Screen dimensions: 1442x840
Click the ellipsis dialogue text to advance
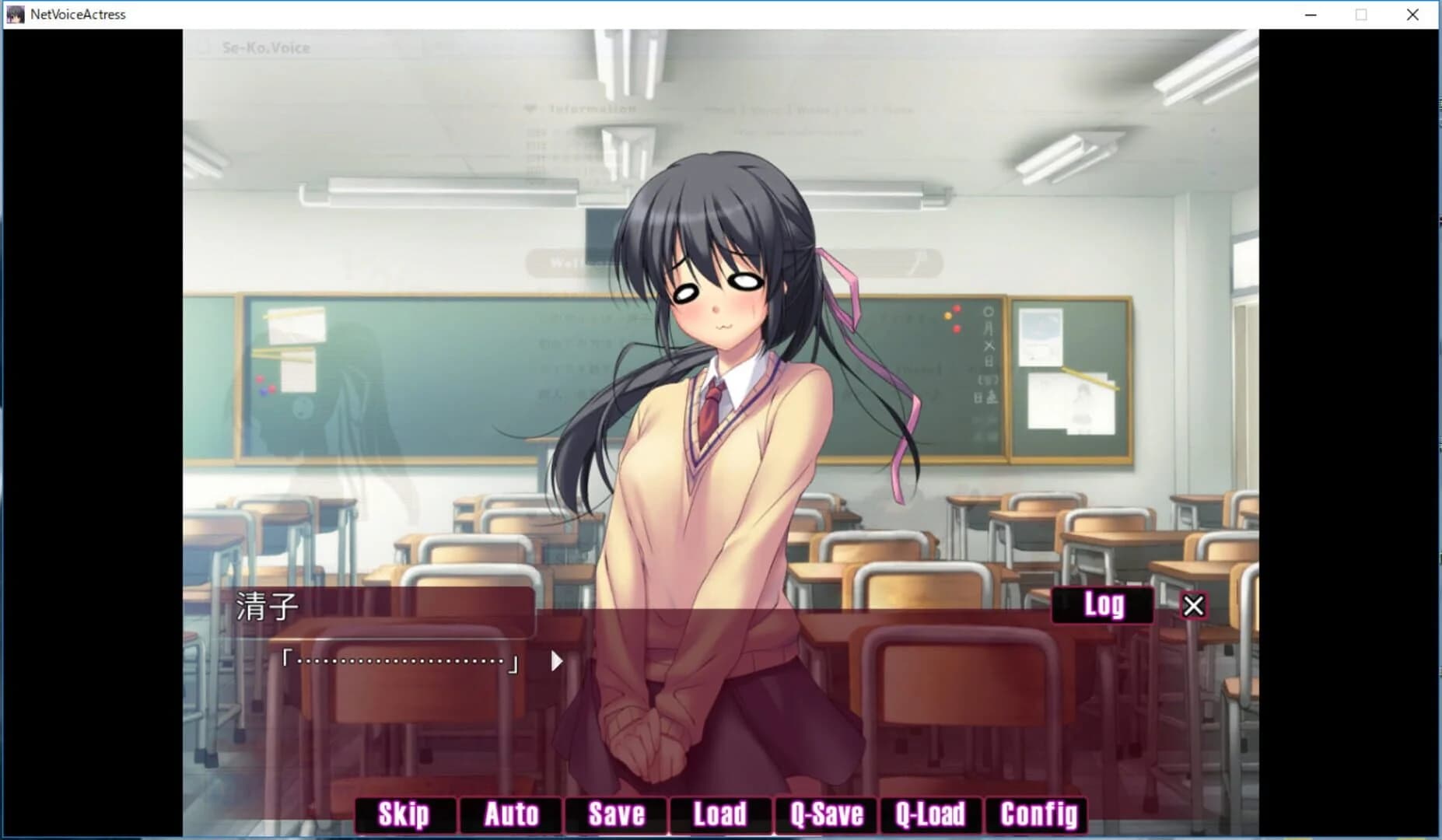[401, 661]
